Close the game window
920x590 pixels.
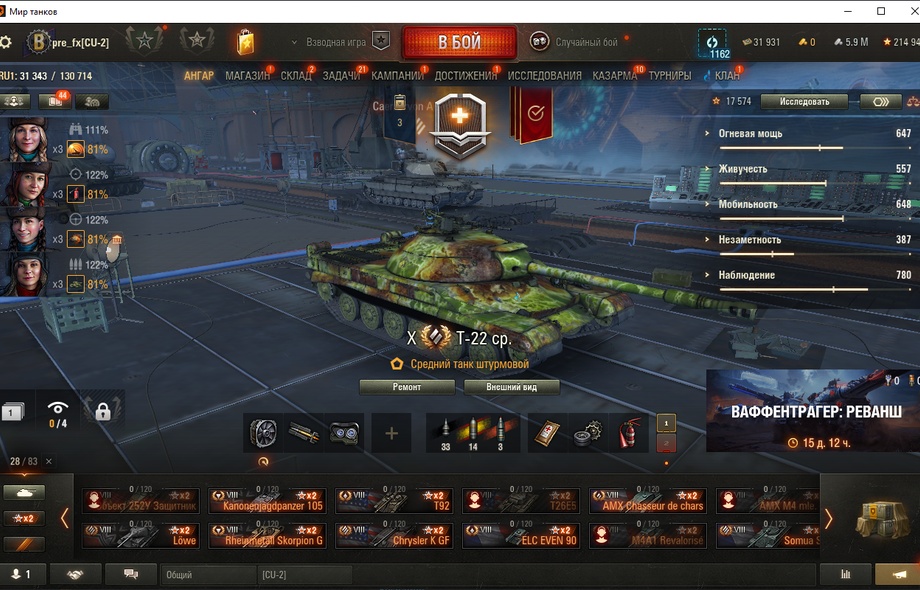click(x=904, y=11)
